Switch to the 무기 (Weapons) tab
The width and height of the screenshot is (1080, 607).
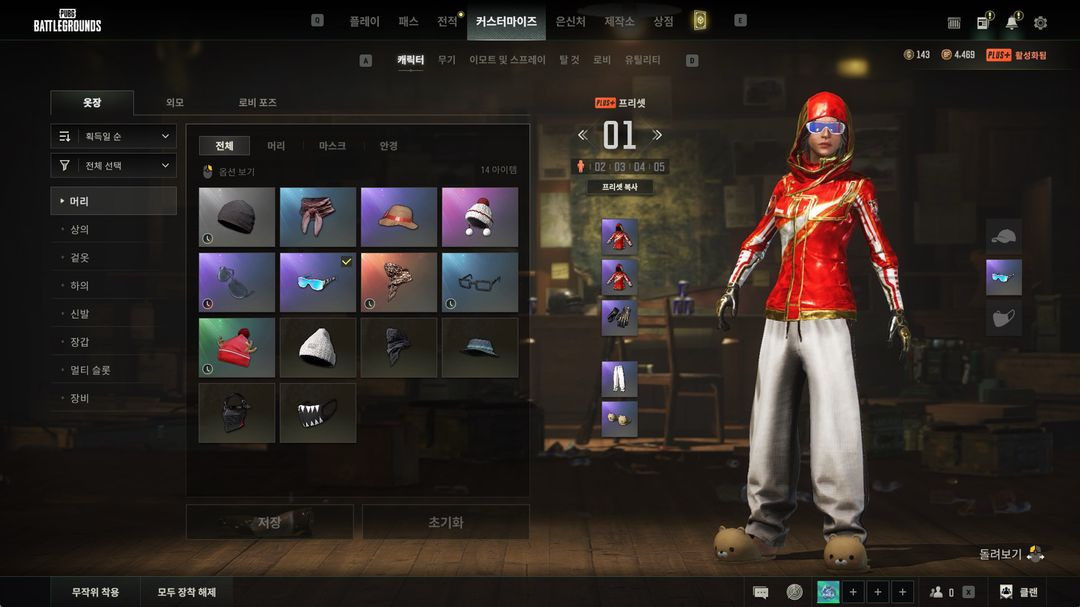tap(446, 60)
